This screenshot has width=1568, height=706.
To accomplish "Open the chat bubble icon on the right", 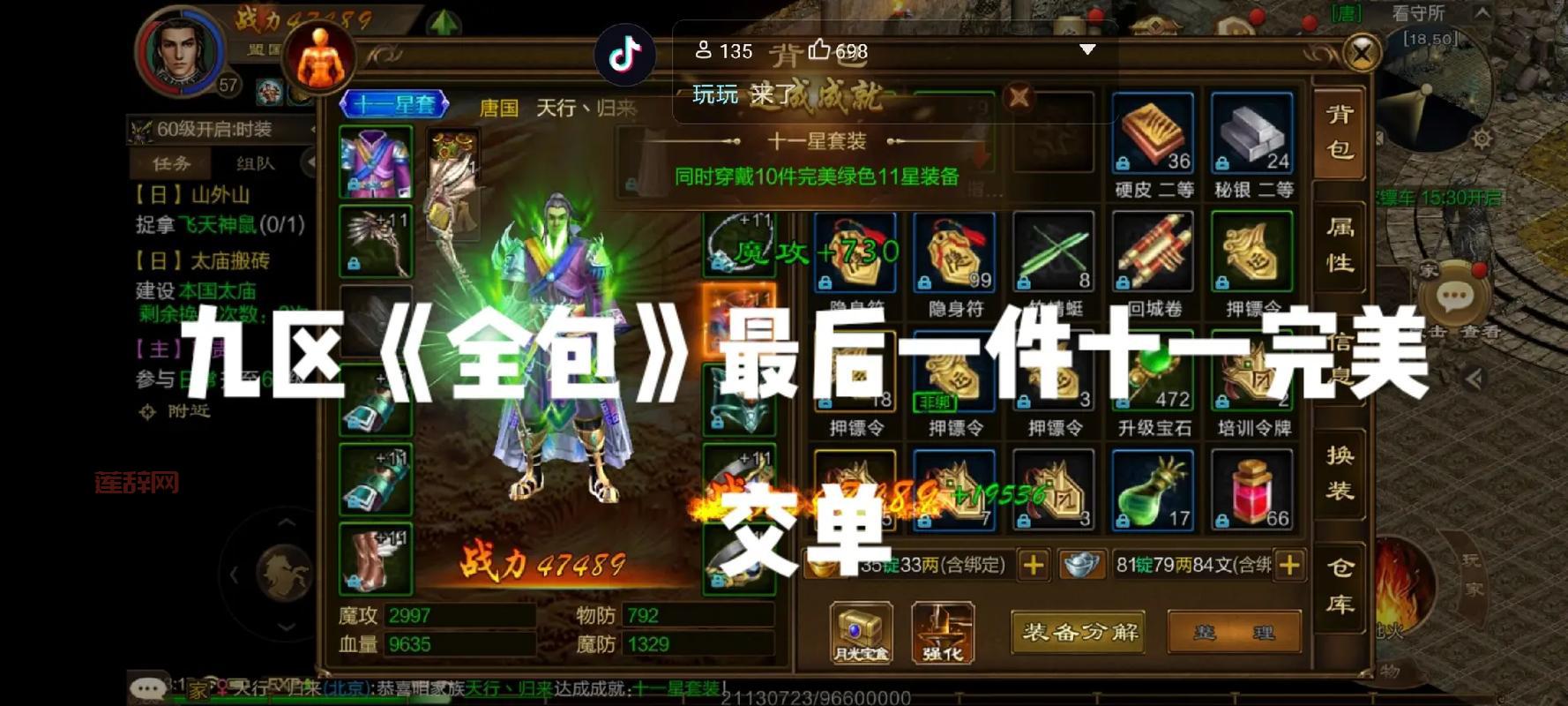I will [x=1455, y=296].
